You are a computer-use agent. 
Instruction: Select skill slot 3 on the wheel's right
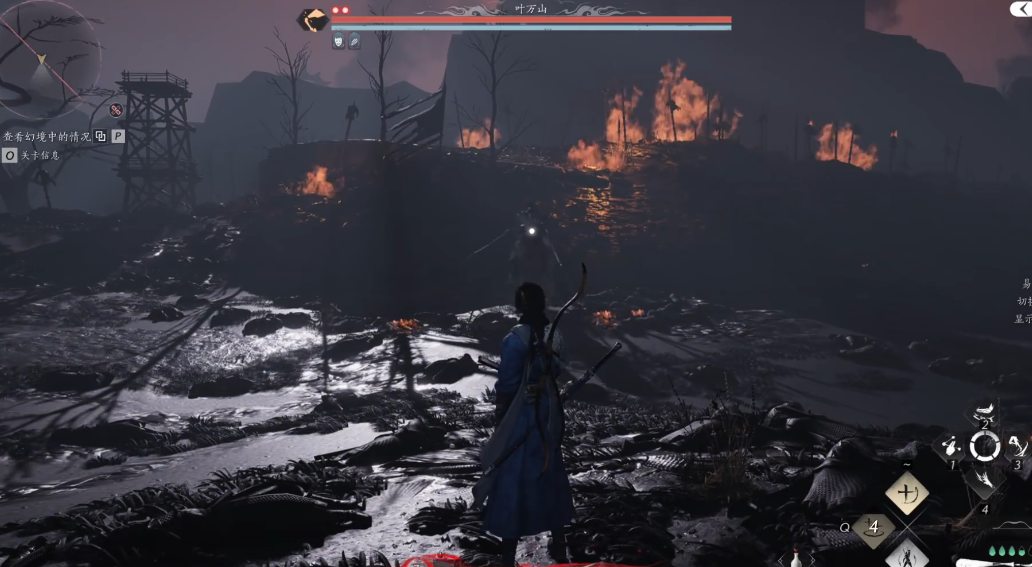pos(1018,447)
